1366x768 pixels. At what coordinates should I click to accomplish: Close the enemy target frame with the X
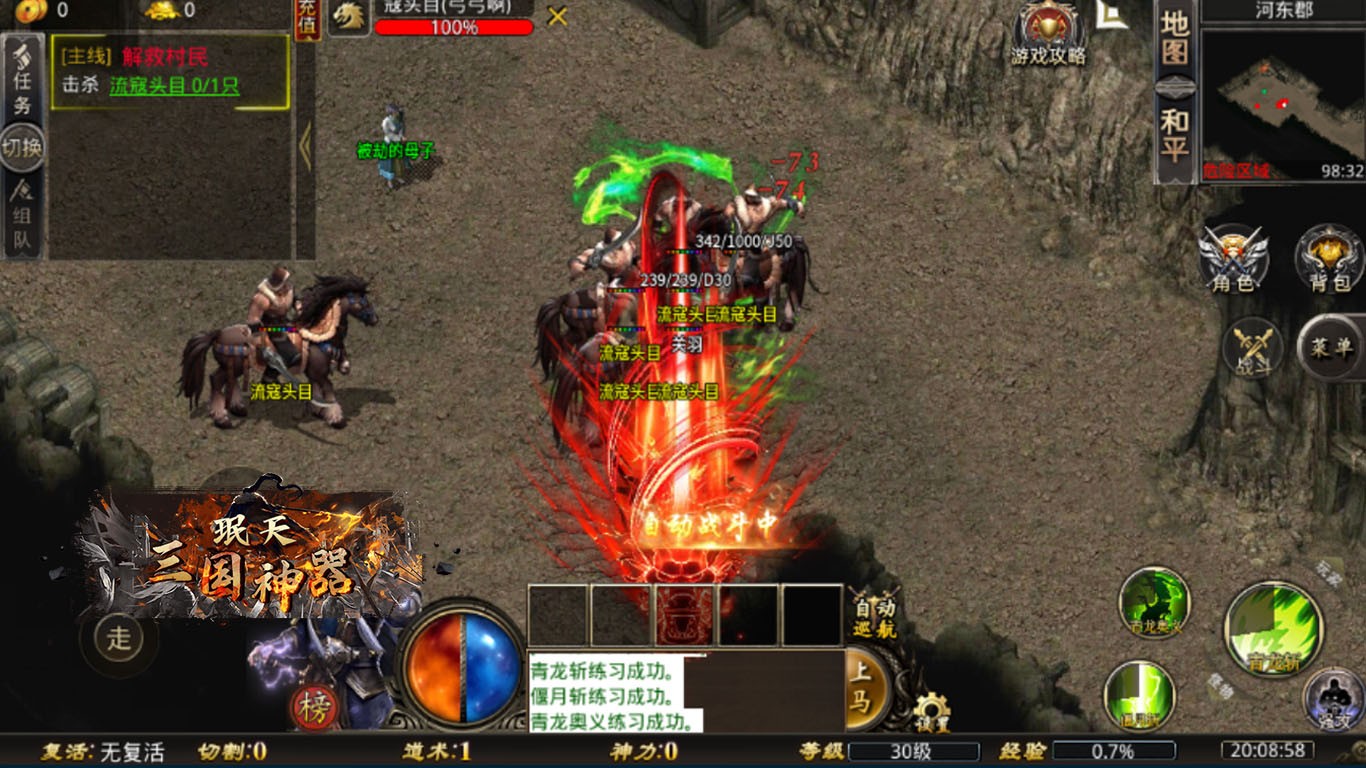coord(558,16)
